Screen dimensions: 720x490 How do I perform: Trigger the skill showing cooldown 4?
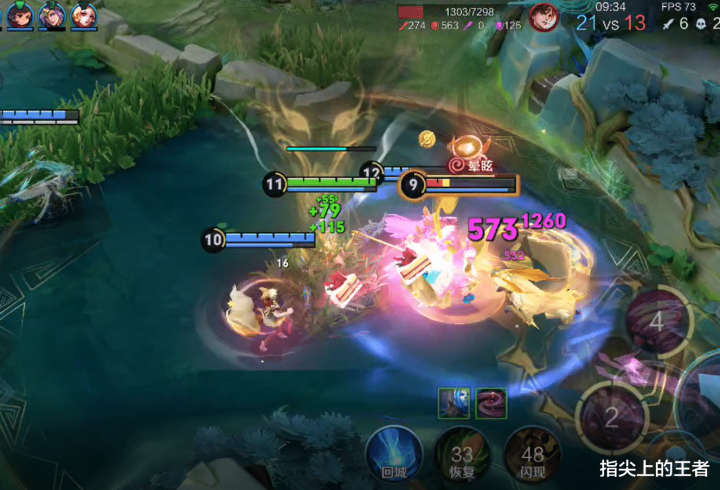[656, 324]
